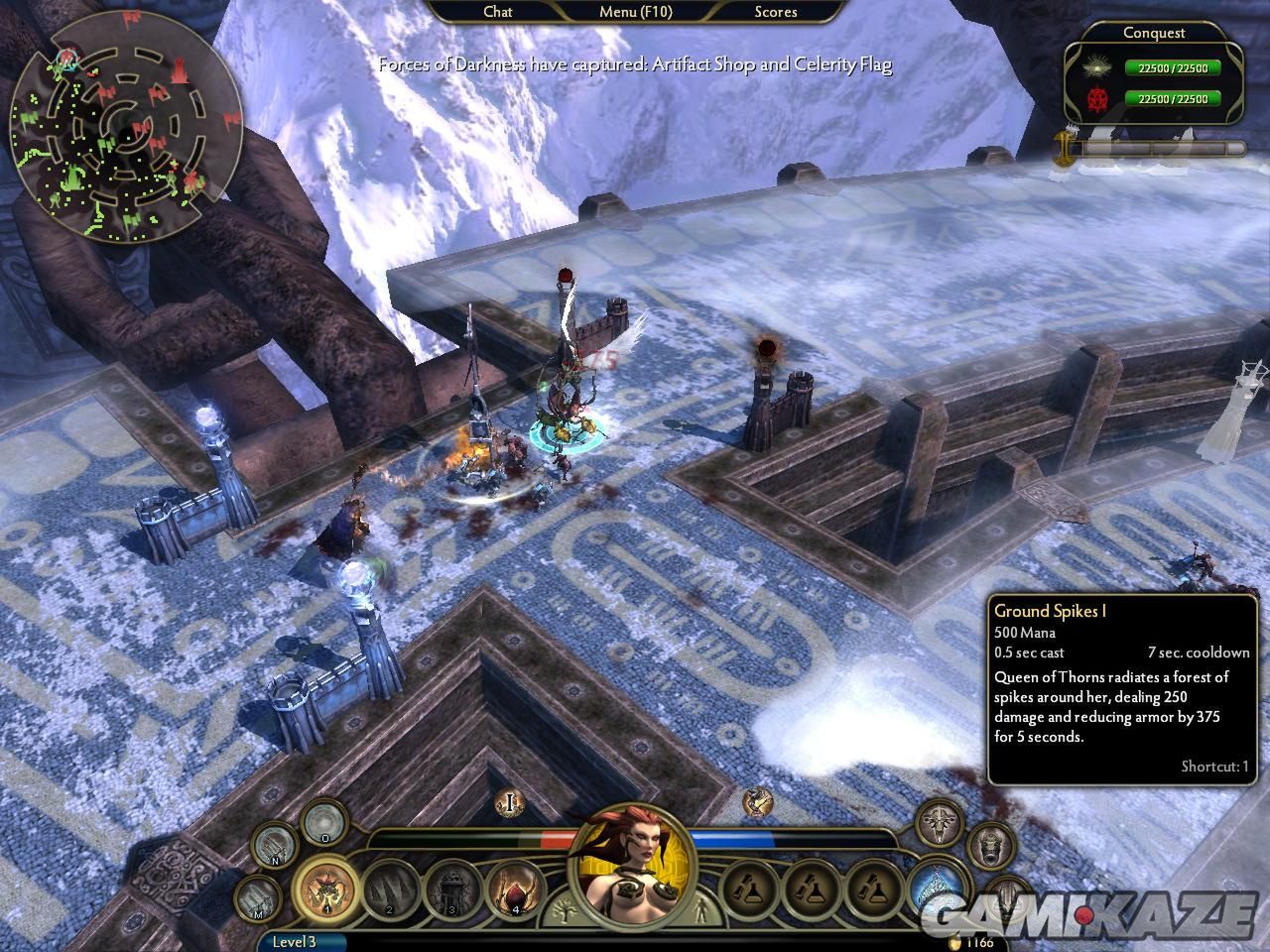Click the circular minimap
Image resolution: width=1270 pixels, height=952 pixels.
pos(126,134)
